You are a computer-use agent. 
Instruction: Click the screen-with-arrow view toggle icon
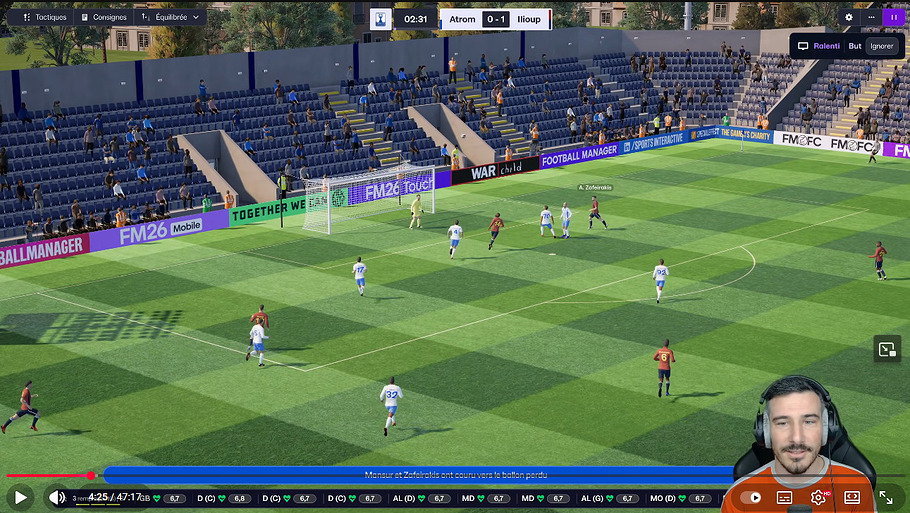click(886, 349)
